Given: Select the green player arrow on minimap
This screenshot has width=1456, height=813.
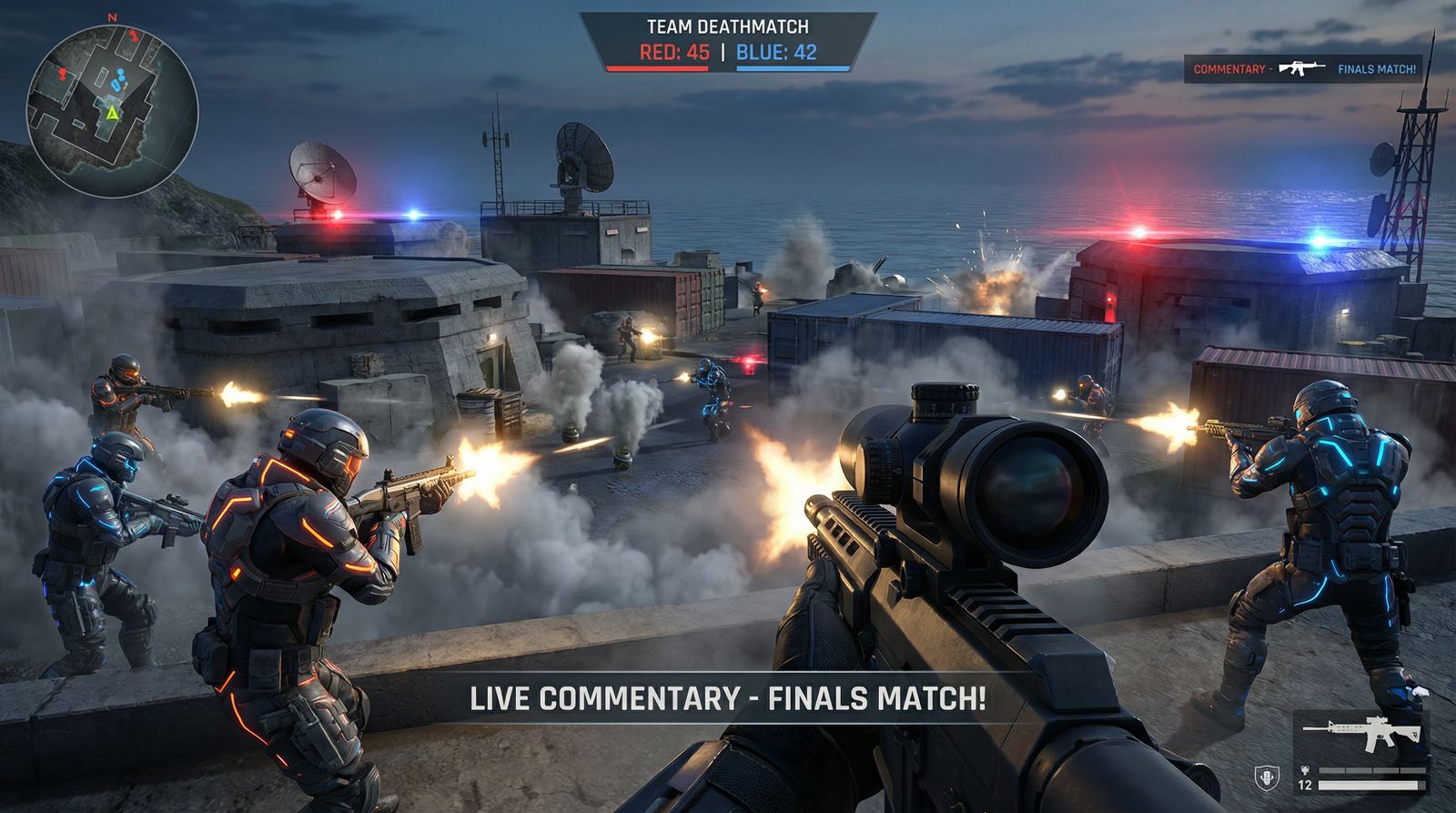Looking at the screenshot, I should click(x=112, y=114).
